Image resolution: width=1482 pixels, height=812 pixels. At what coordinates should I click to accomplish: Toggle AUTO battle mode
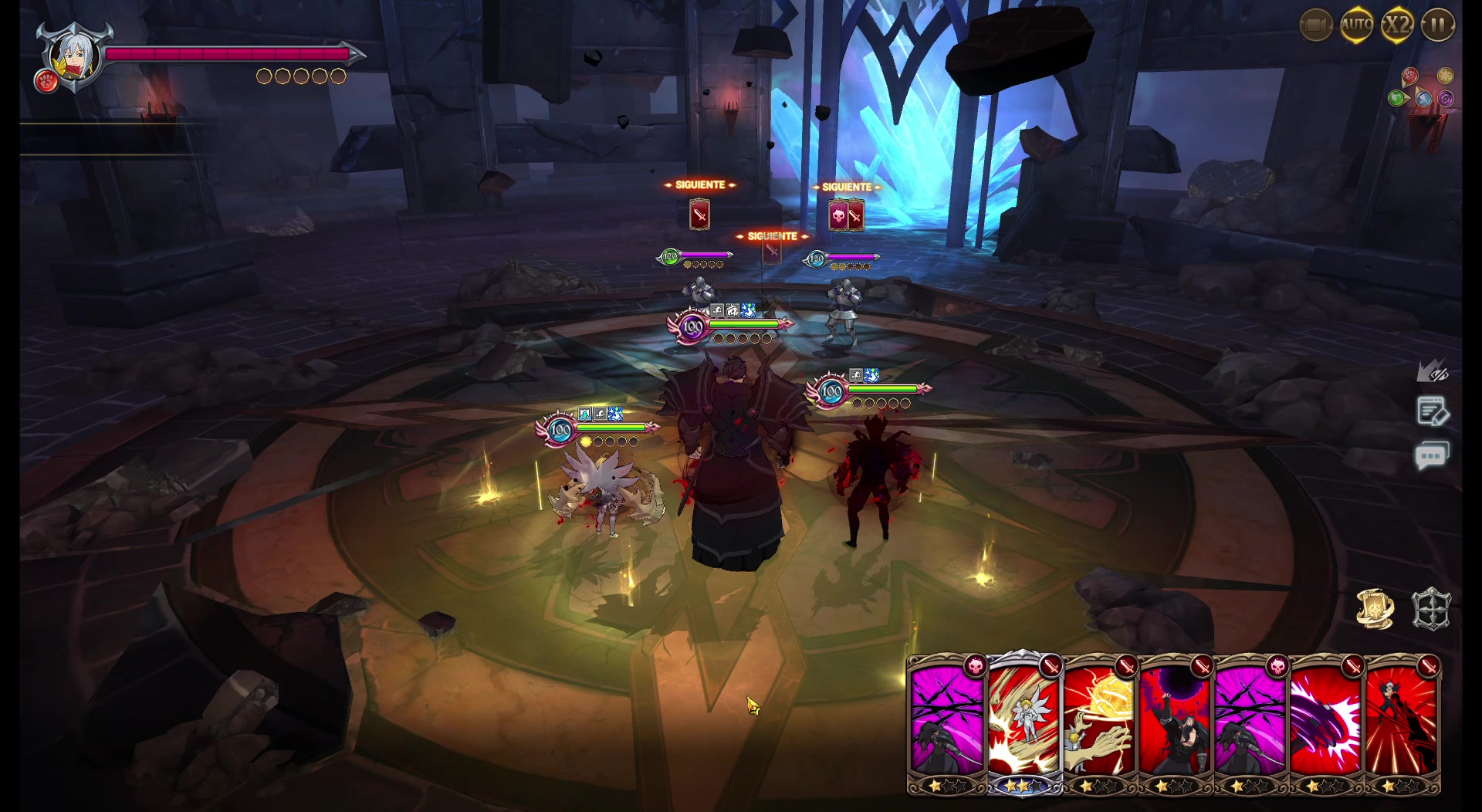pos(1356,25)
